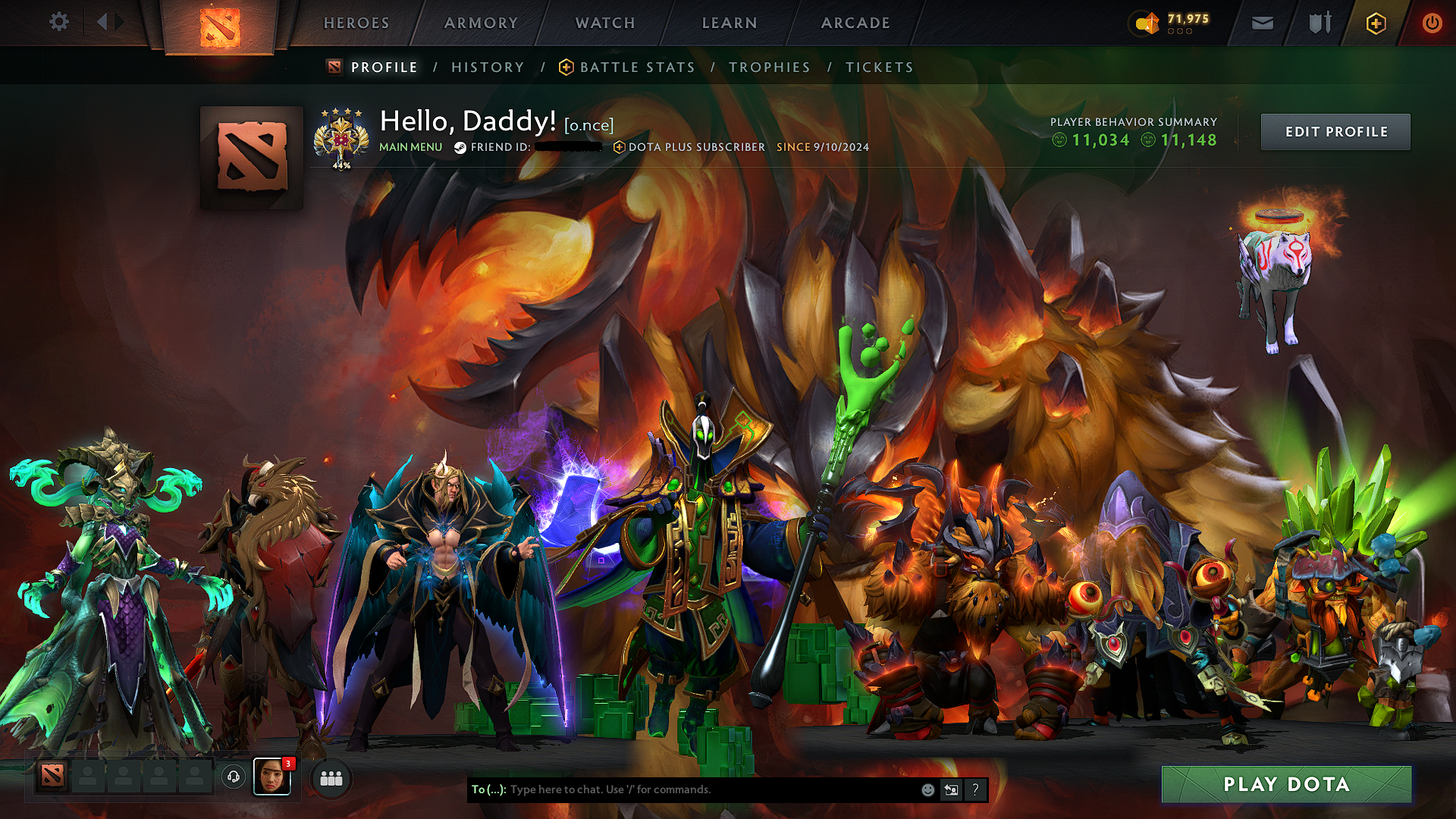This screenshot has width=1456, height=819.
Task: Open the friends list icon
Action: point(331,778)
